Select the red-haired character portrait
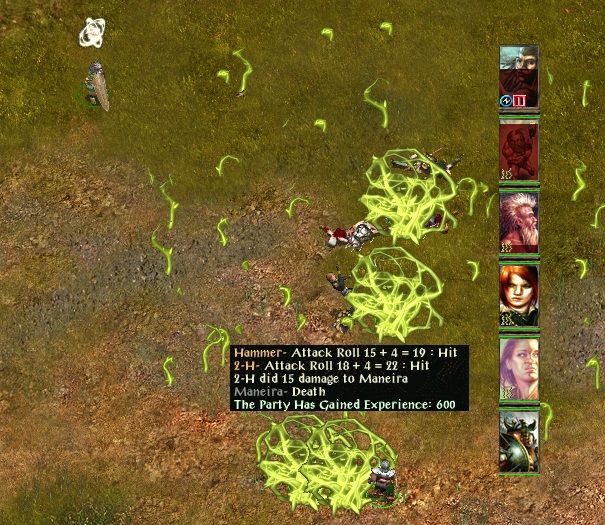 [x=519, y=295]
